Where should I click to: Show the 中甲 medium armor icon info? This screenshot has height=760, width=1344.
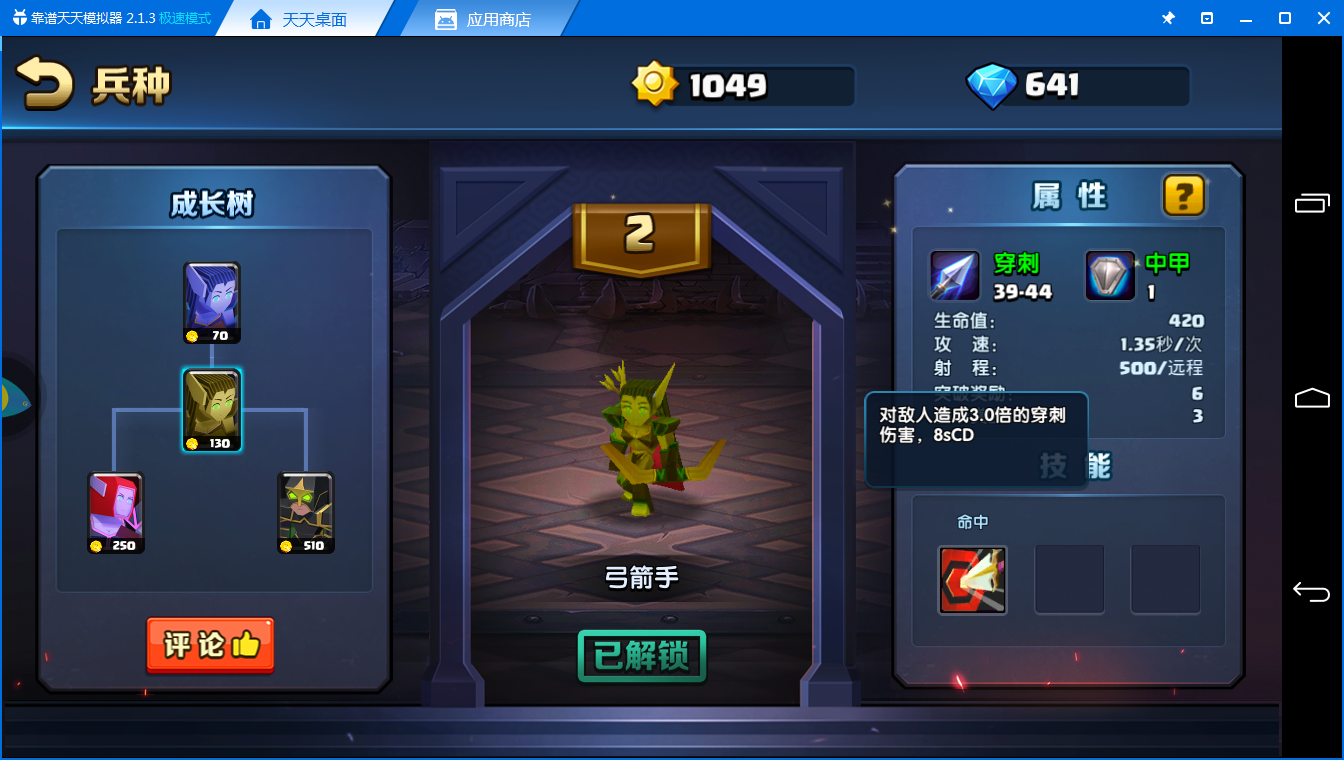click(x=1110, y=275)
